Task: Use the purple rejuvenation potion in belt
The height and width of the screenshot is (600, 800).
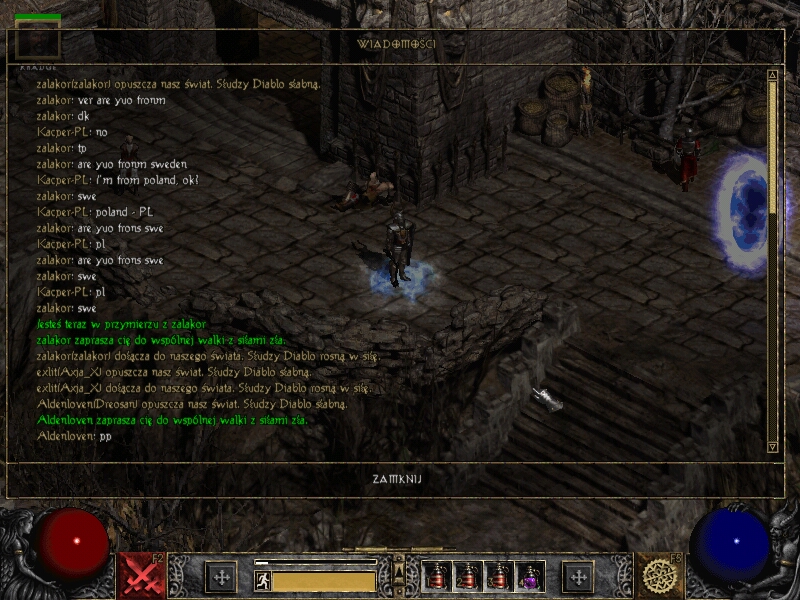Action: tap(530, 576)
